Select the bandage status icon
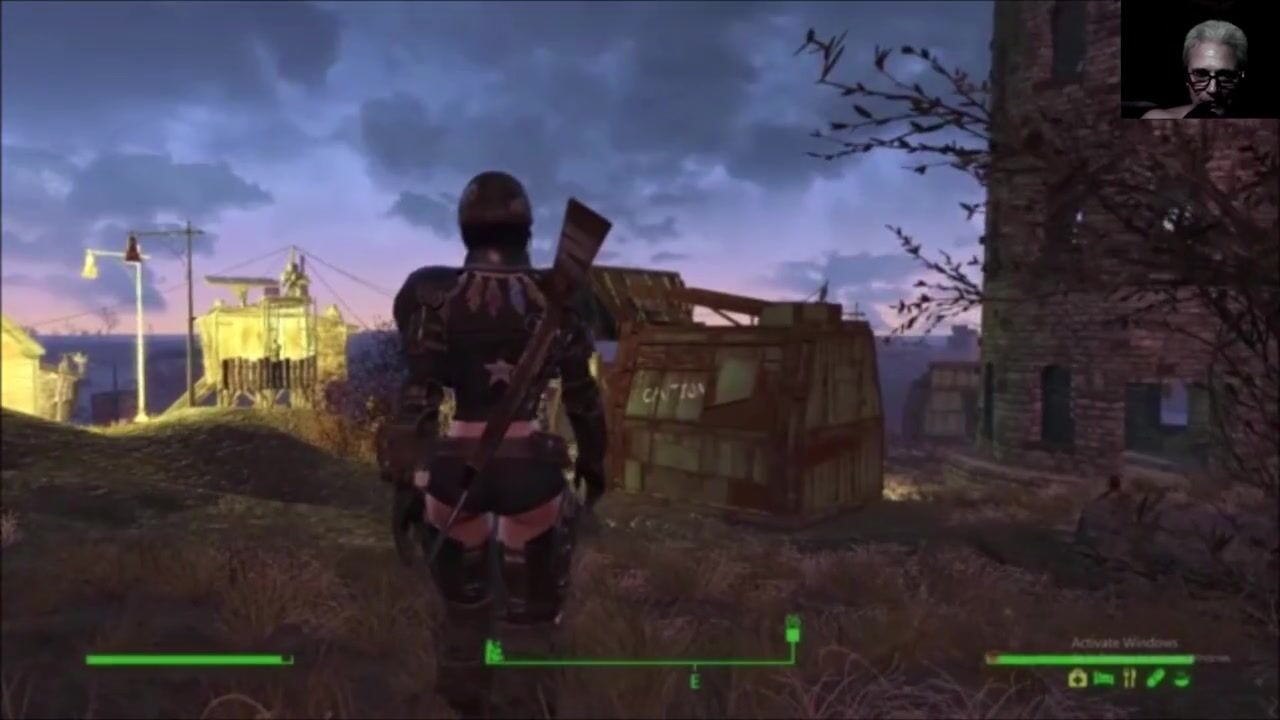Image resolution: width=1280 pixels, height=720 pixels. (x=1155, y=679)
